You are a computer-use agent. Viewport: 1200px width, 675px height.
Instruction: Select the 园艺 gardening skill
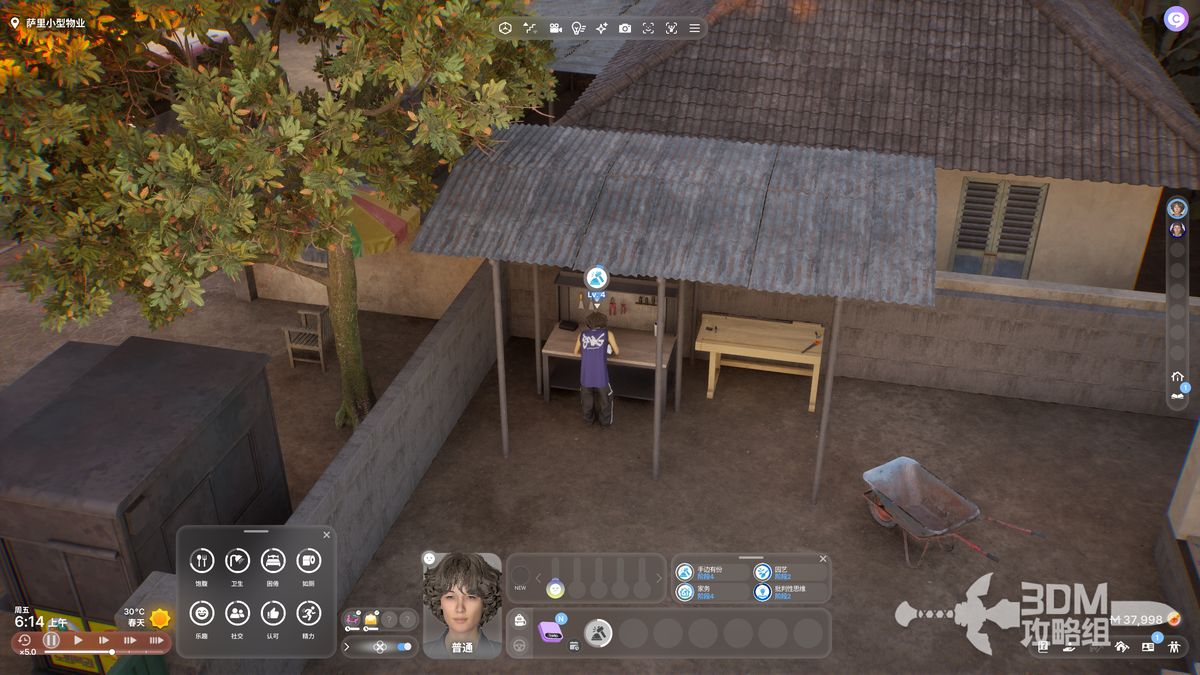[x=763, y=572]
